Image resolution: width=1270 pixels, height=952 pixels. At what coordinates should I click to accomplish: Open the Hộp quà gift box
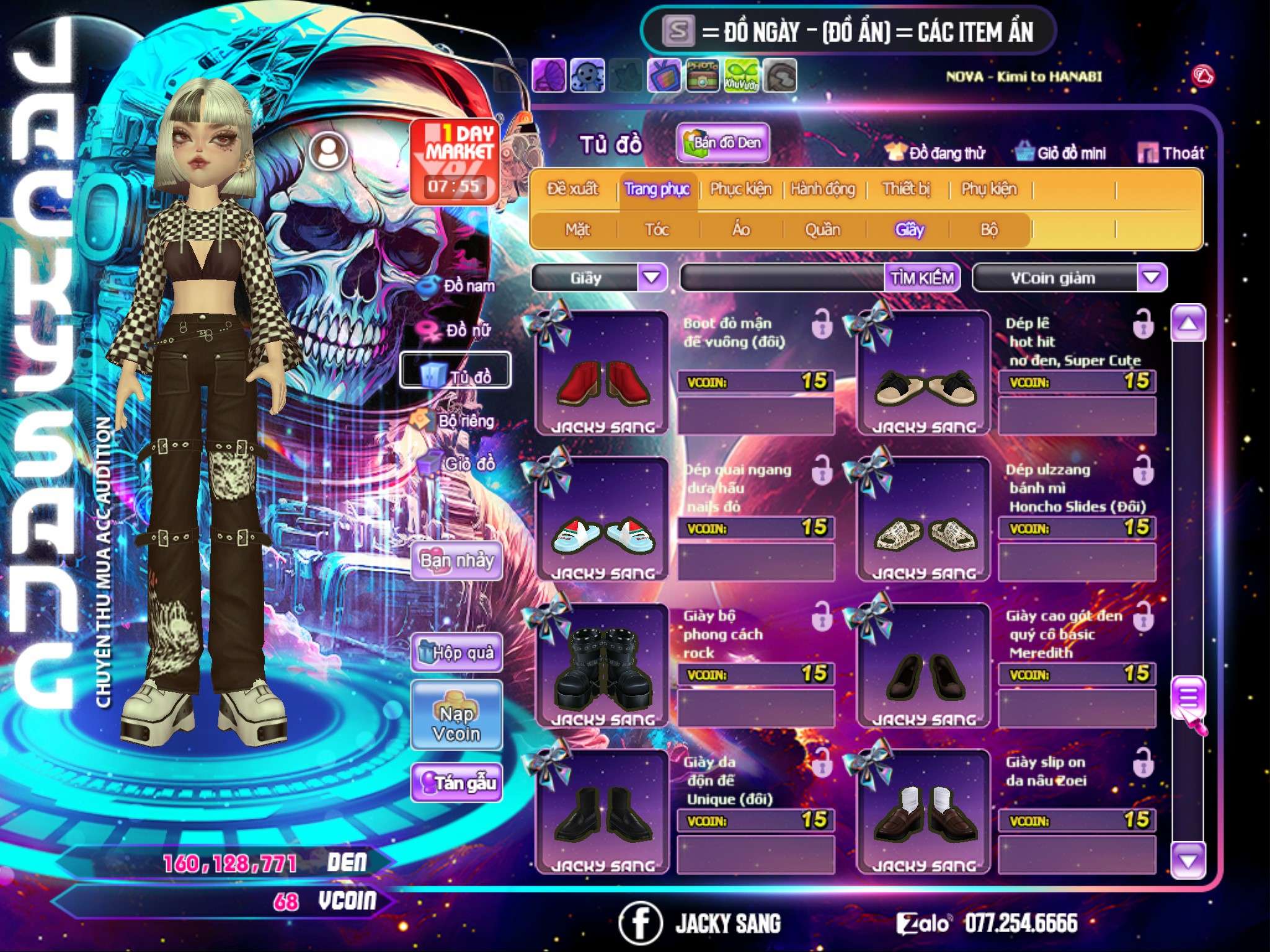click(456, 652)
